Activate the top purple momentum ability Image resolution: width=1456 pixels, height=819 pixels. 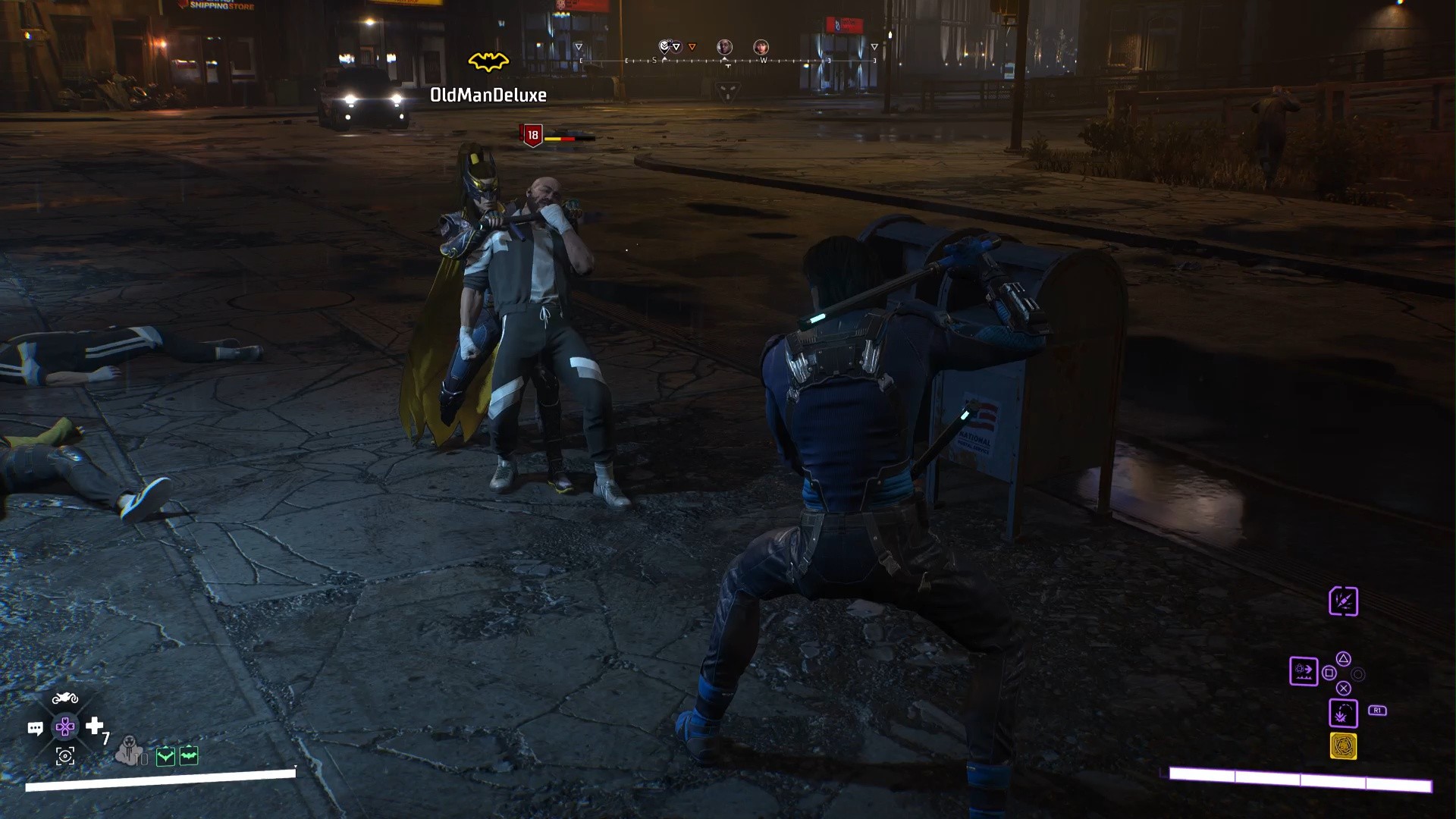pos(1343,601)
